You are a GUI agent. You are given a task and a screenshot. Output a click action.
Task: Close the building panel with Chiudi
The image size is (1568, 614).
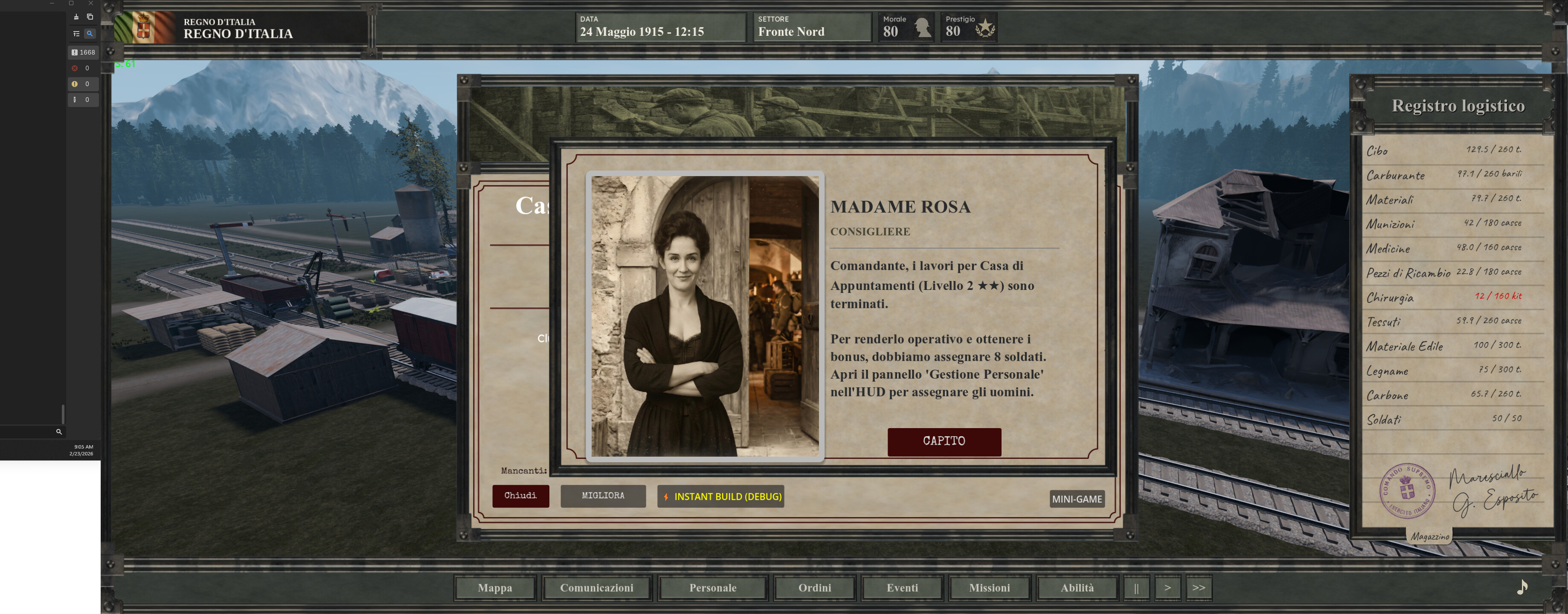tap(520, 496)
